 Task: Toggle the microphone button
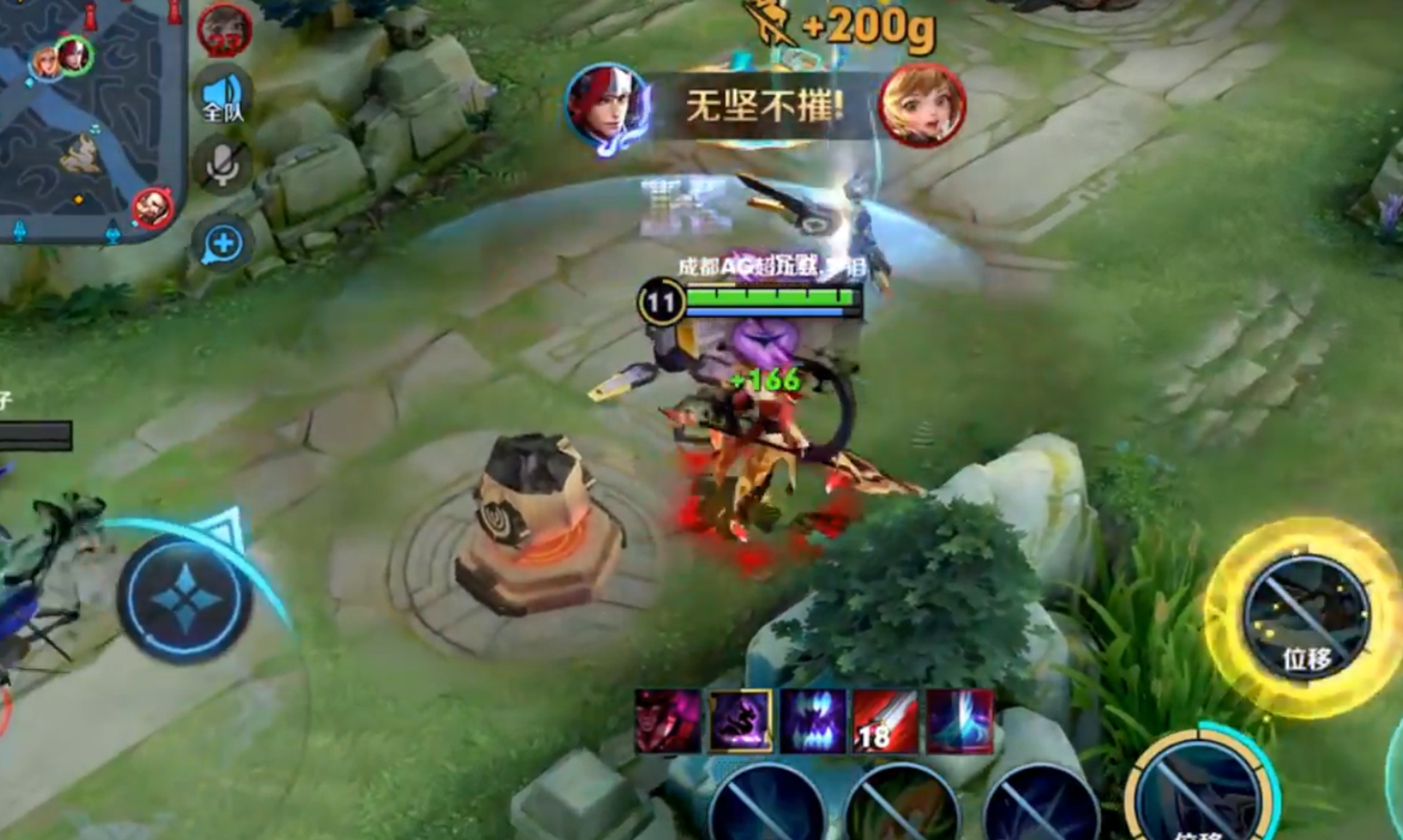tap(223, 167)
